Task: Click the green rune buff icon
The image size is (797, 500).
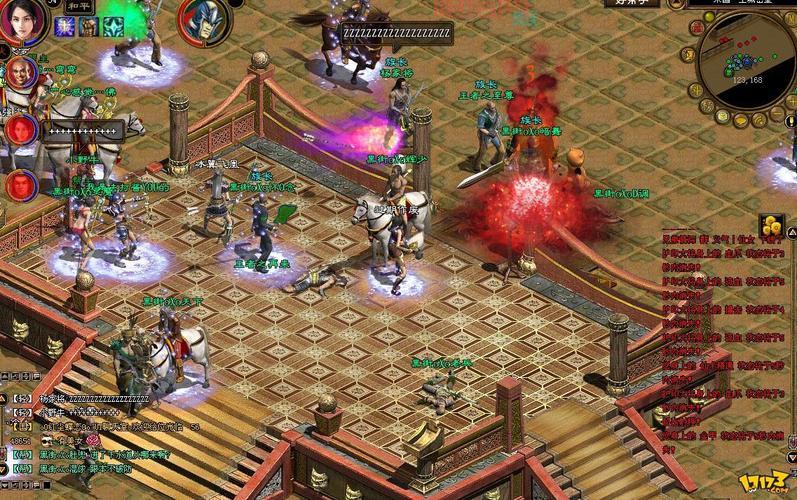Action: pyautogui.click(x=113, y=27)
